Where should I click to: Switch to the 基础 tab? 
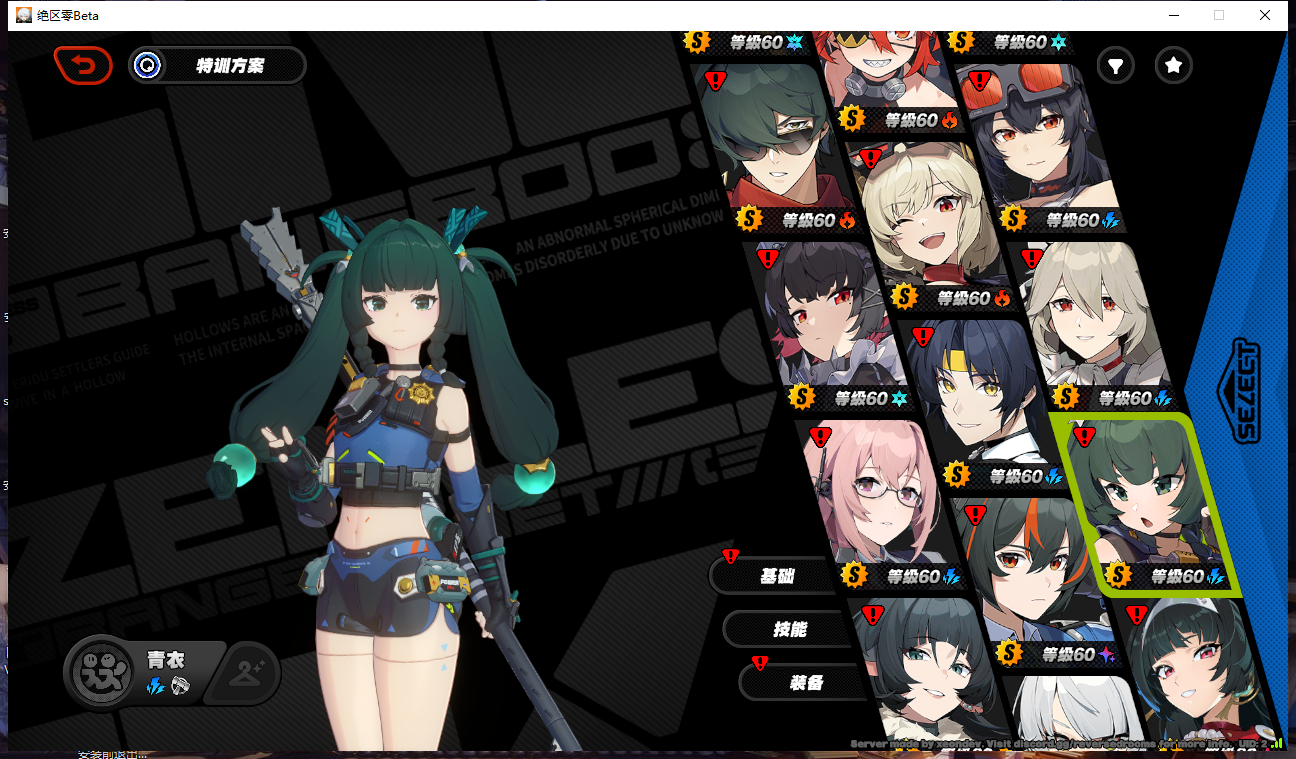pyautogui.click(x=777, y=576)
